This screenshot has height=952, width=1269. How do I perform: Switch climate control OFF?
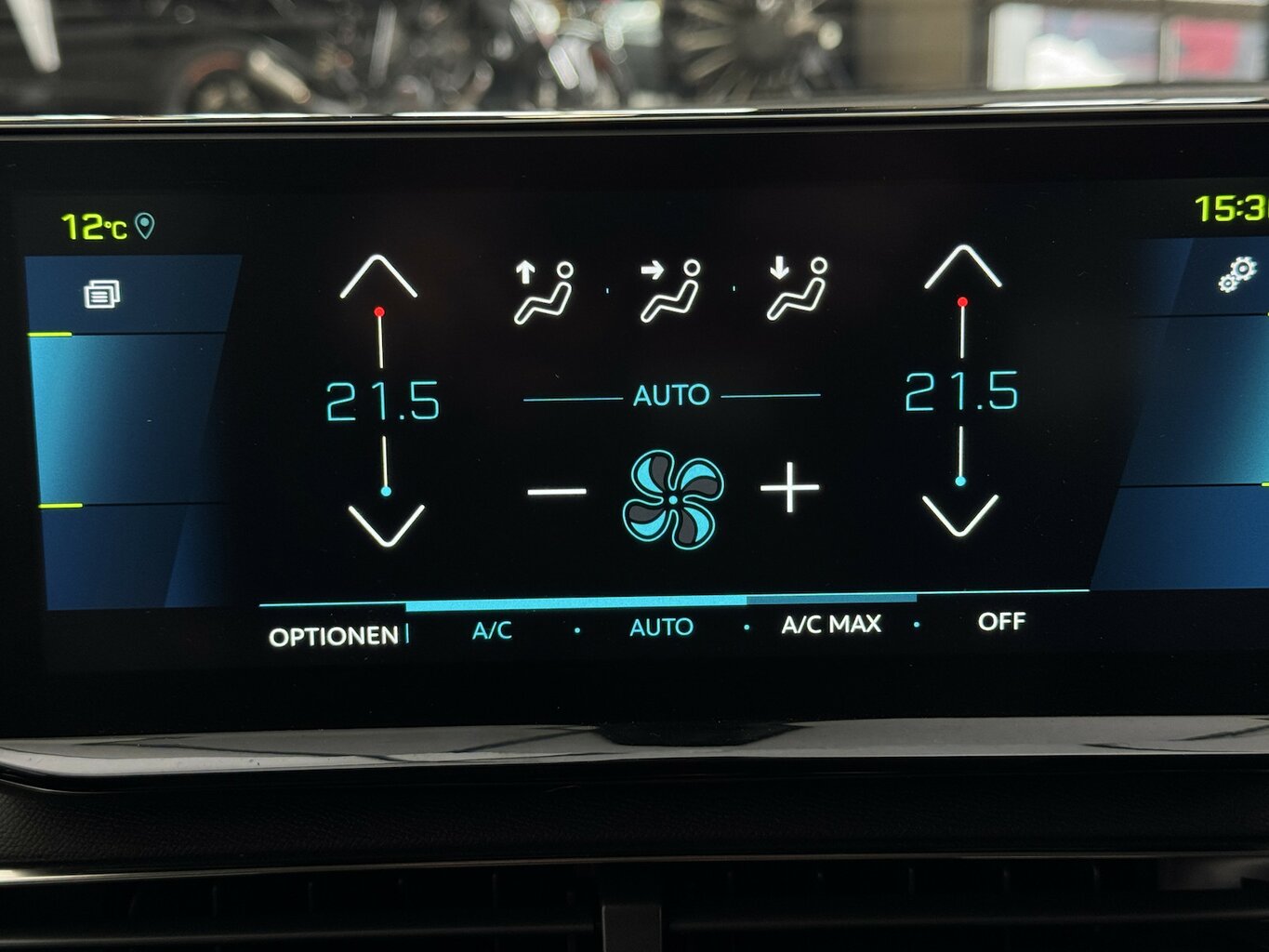point(1001,621)
